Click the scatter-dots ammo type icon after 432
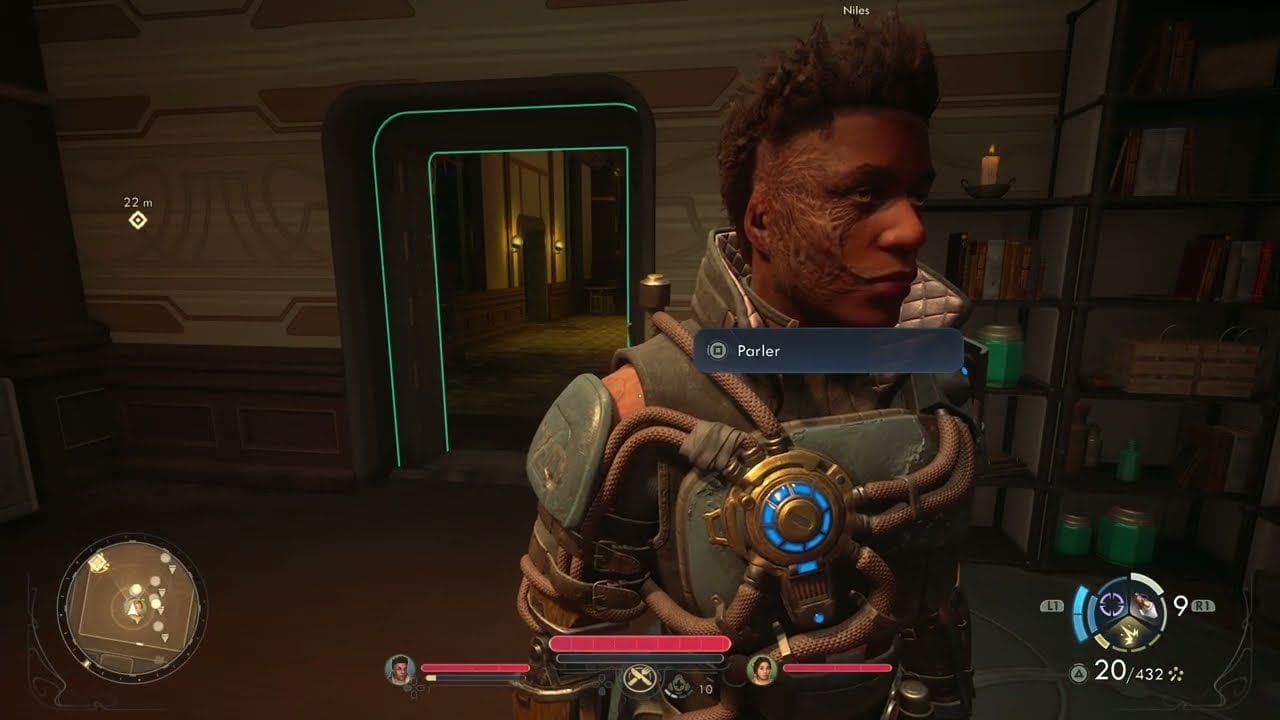This screenshot has height=720, width=1280. (x=1175, y=673)
